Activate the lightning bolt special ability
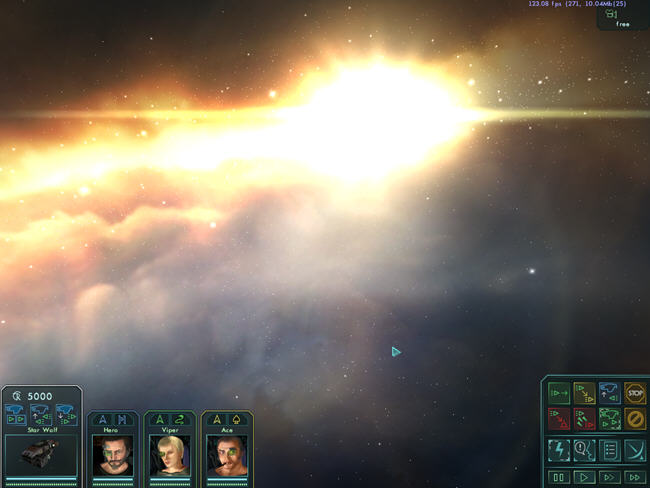The width and height of the screenshot is (650, 488). [x=559, y=450]
